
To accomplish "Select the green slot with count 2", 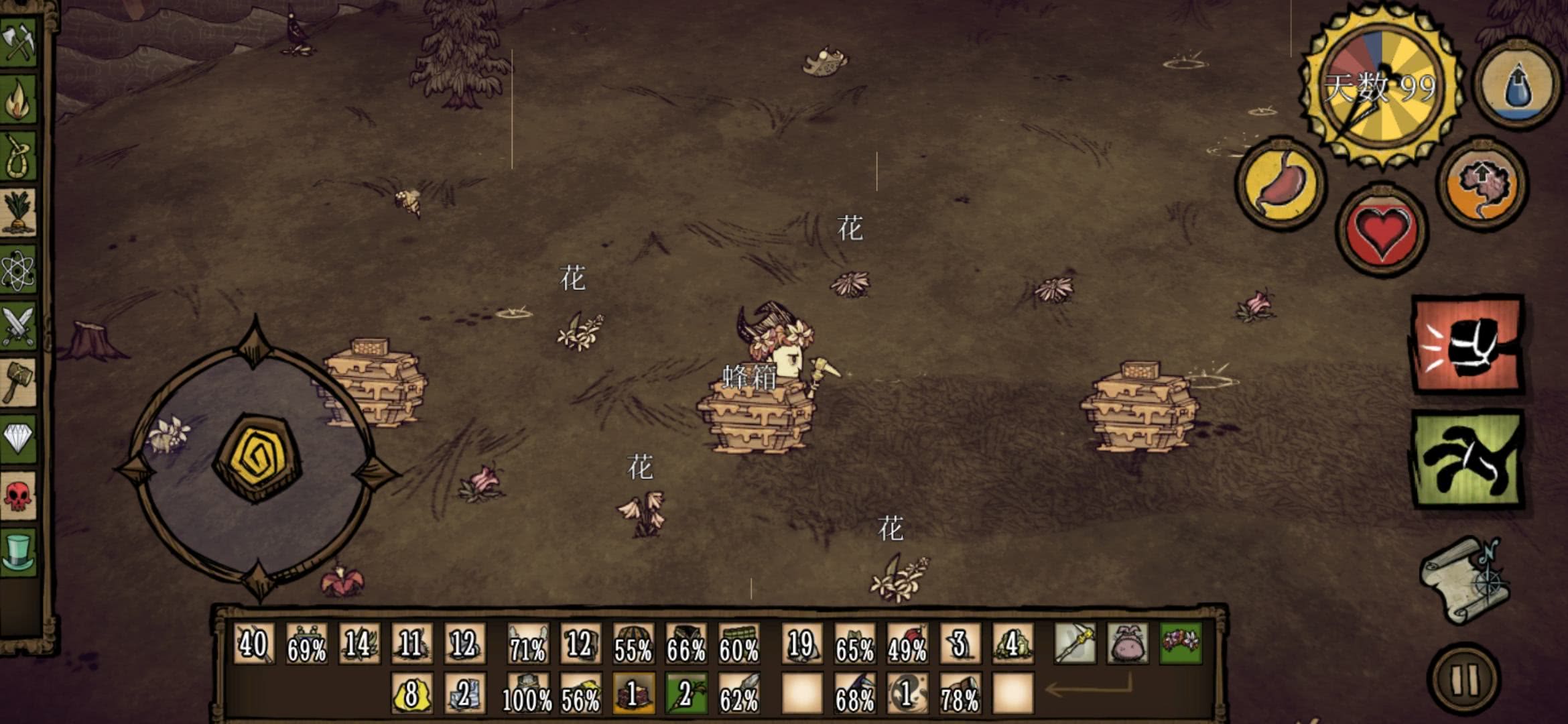I will (685, 693).
